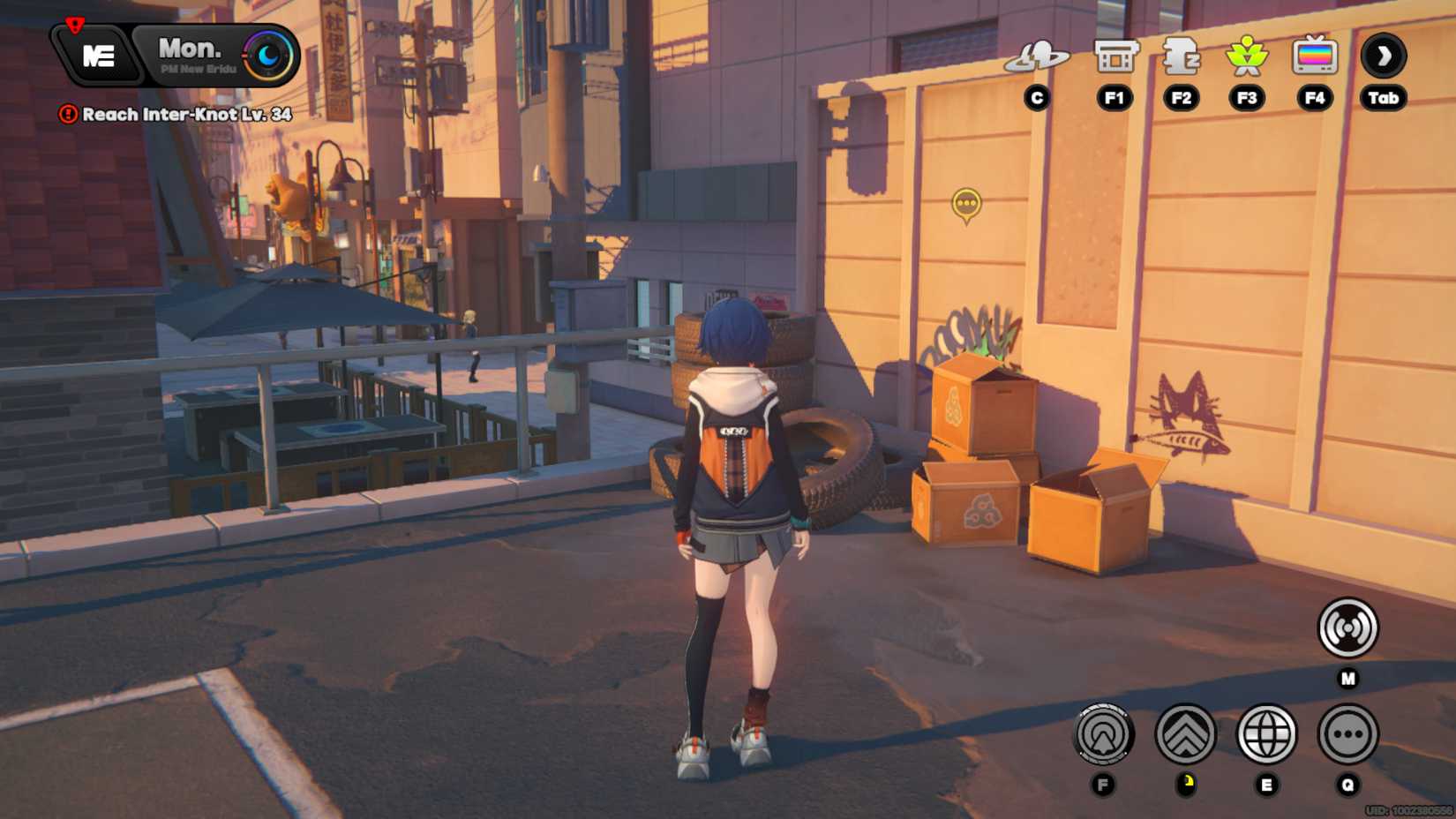
Task: Toggle the proximity signal scanner labeled M
Action: coord(1347,627)
